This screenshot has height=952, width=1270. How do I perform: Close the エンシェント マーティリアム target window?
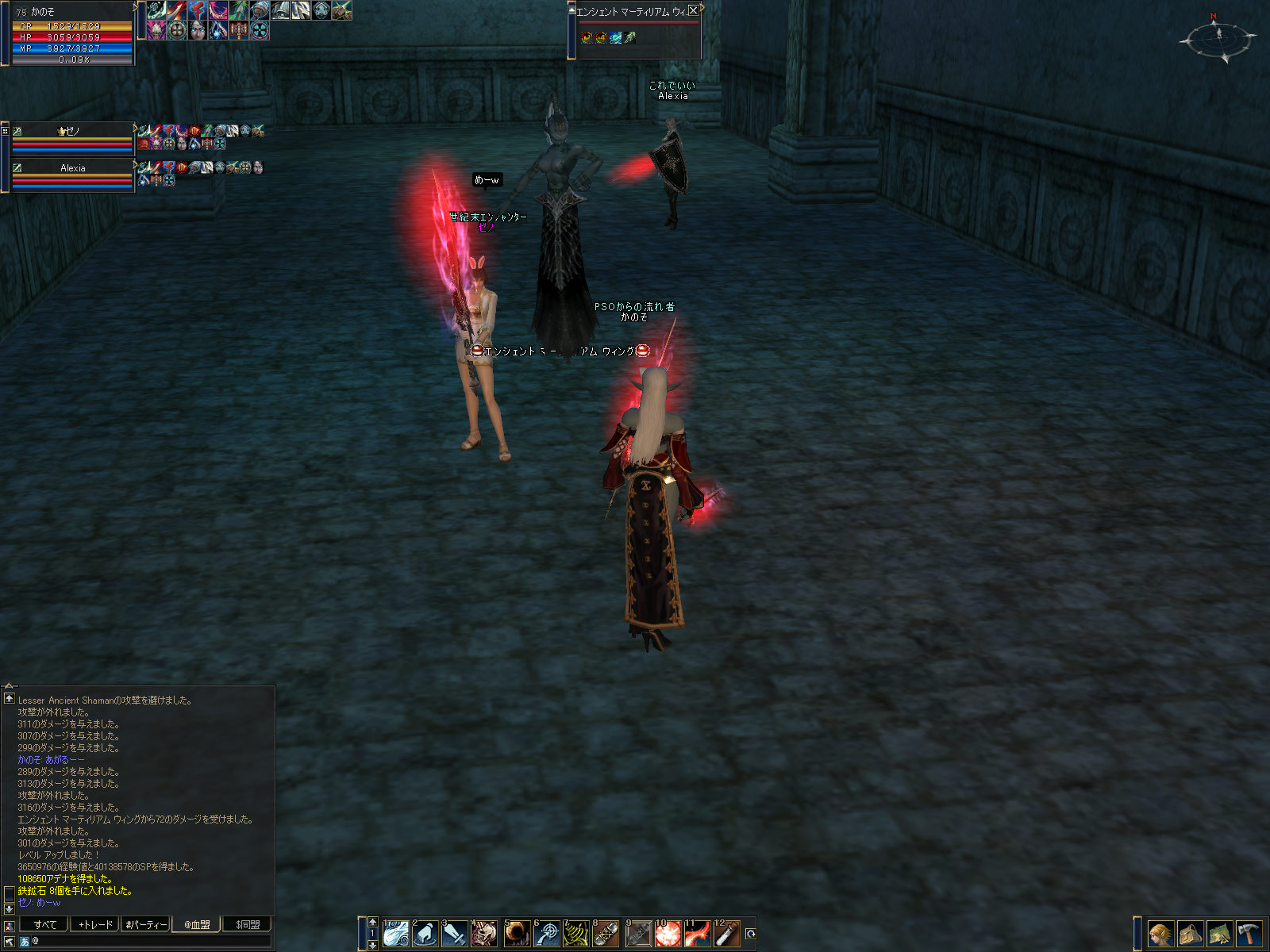coord(693,10)
